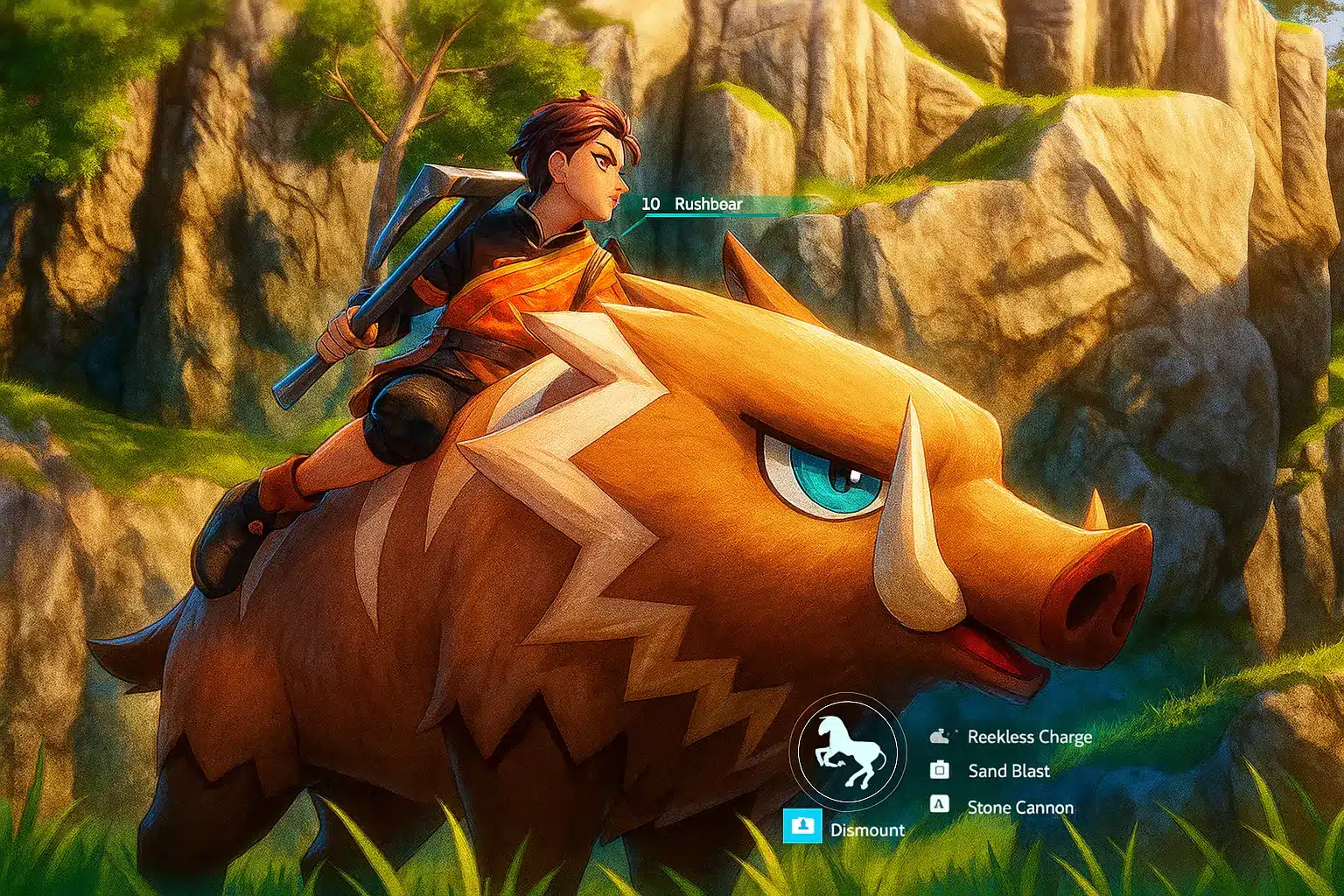The height and width of the screenshot is (896, 1344).
Task: Expand the Rushbear status line
Action: (707, 204)
